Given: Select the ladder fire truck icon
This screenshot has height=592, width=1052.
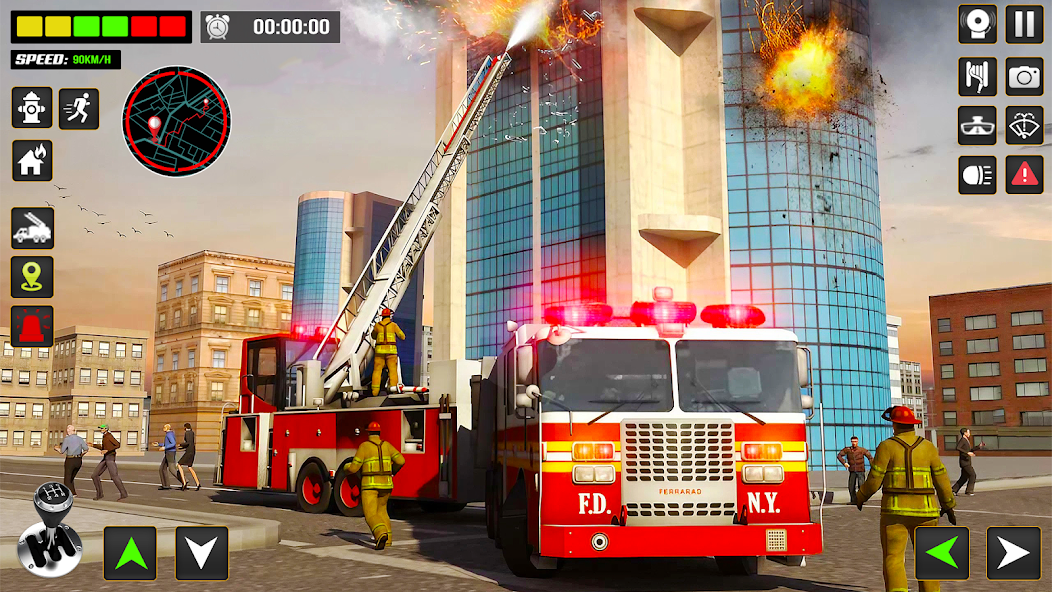Looking at the screenshot, I should pos(32,228).
